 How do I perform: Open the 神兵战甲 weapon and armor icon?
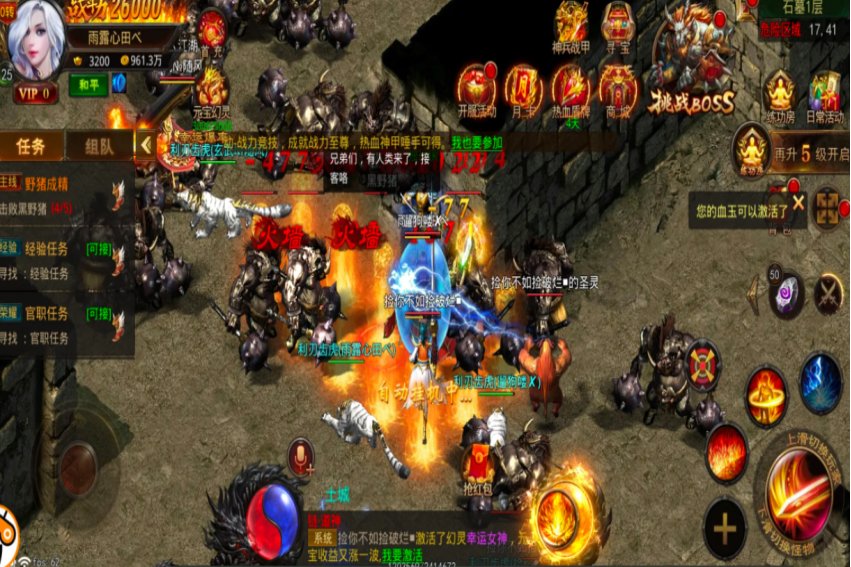(571, 24)
